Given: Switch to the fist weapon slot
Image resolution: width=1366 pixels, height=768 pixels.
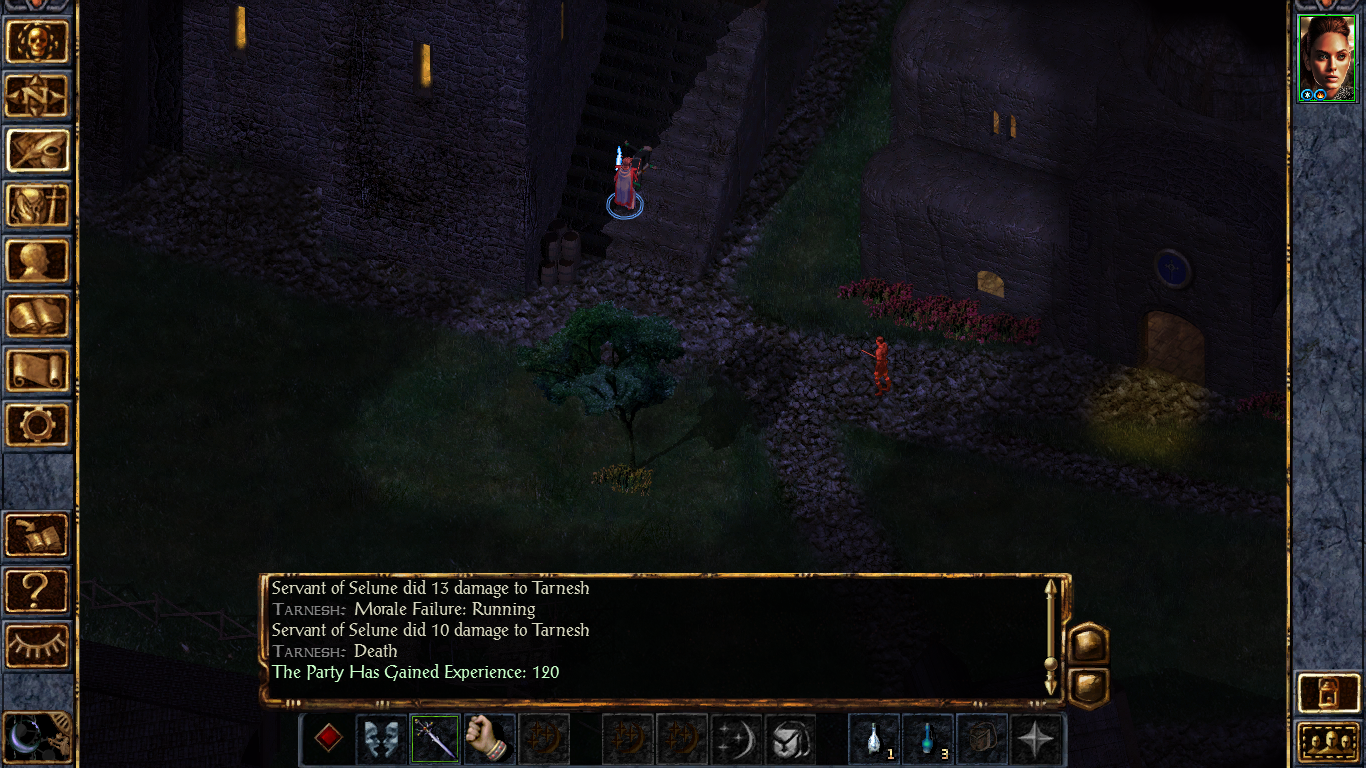Looking at the screenshot, I should 489,740.
